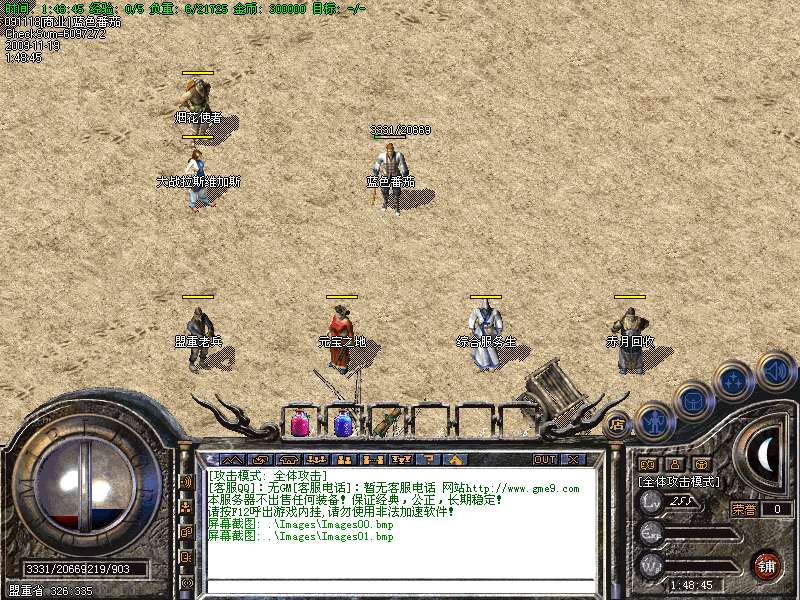The height and width of the screenshot is (600, 800).
Task: Open the question mark help button
Action: pos(431,460)
